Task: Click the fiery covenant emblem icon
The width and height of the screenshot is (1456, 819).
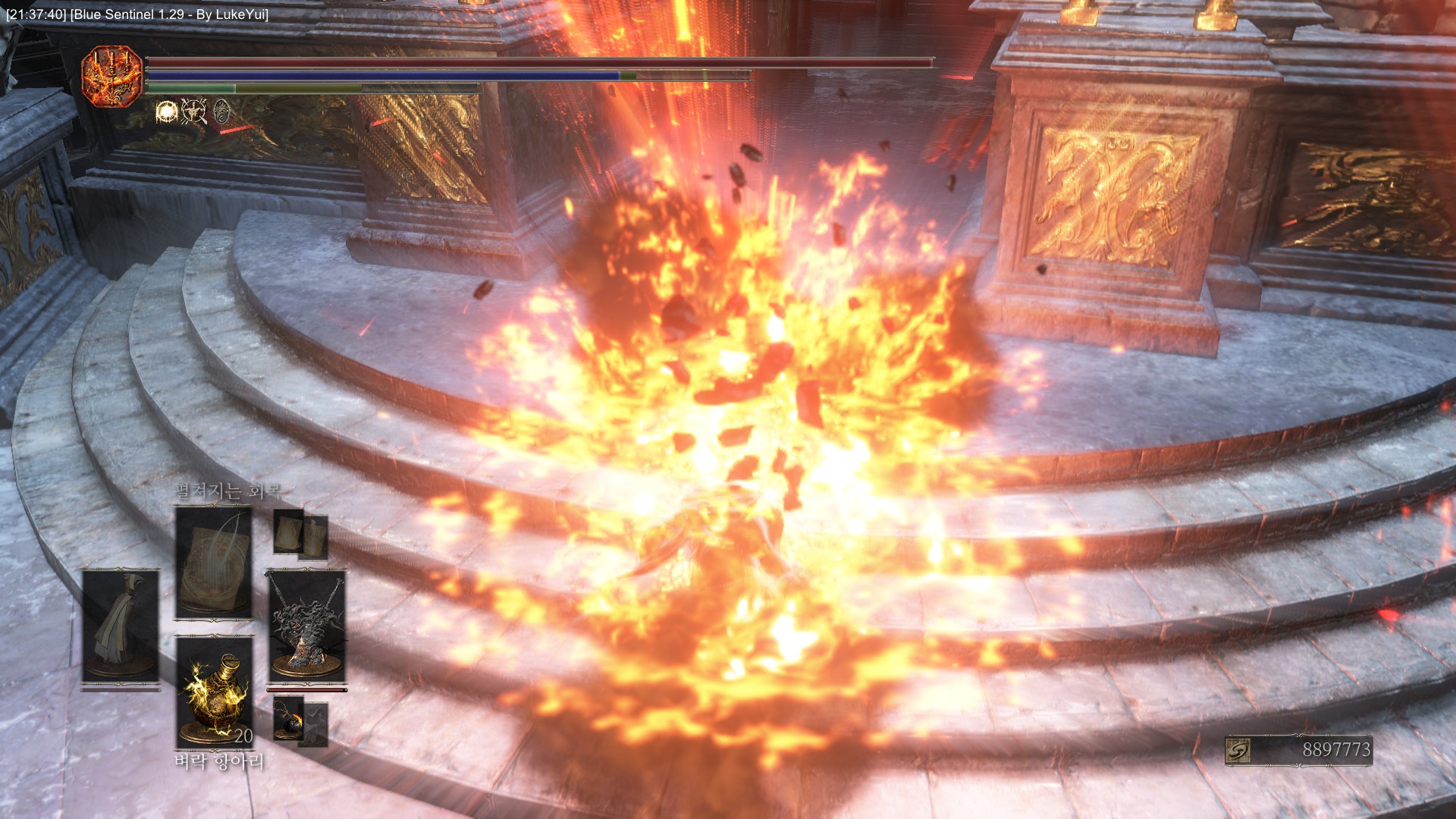Action: coord(112,75)
